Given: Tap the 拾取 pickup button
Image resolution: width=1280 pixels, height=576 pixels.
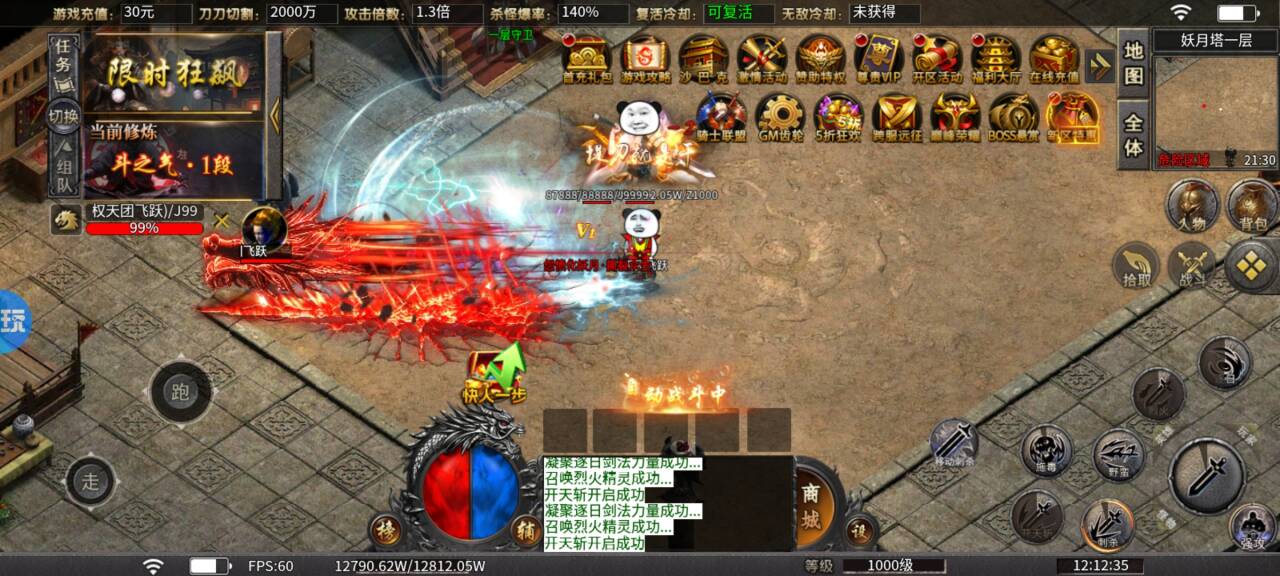Looking at the screenshot, I should click(x=1136, y=266).
